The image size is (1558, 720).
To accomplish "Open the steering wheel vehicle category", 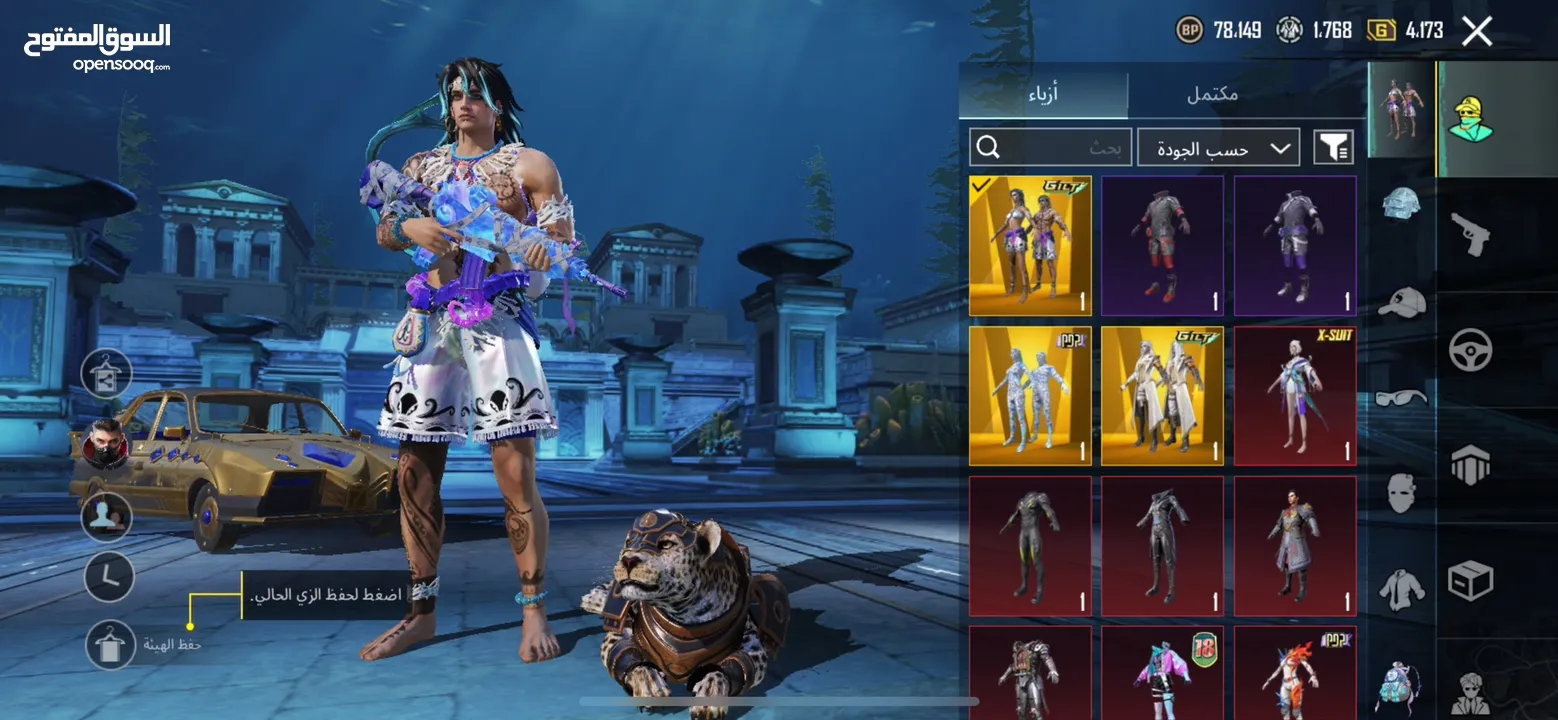I will [x=1470, y=350].
